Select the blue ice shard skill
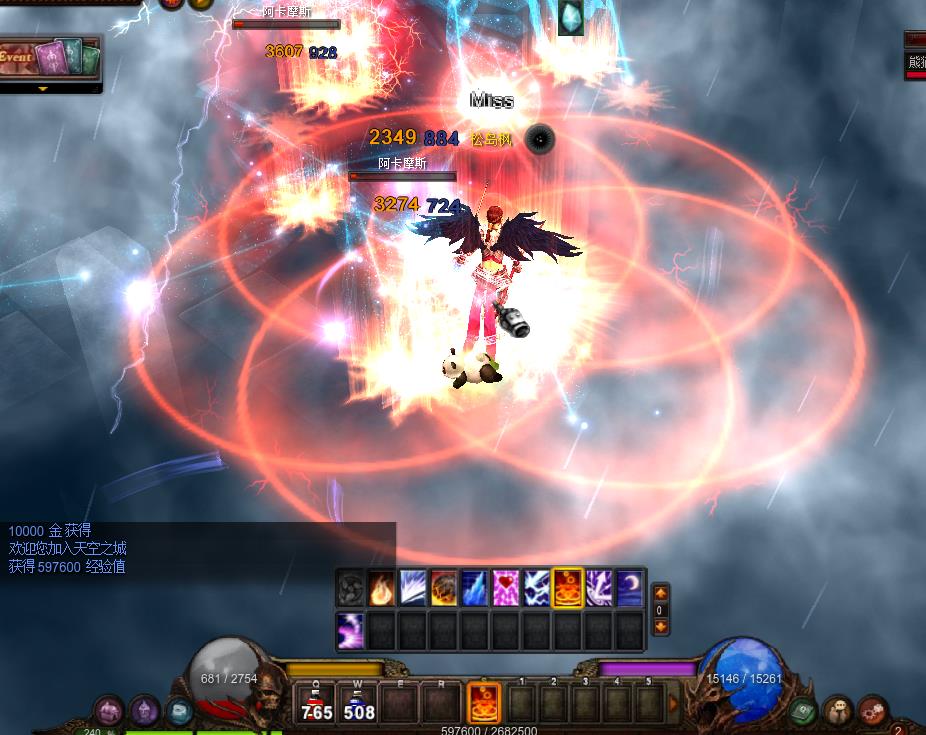This screenshot has width=926, height=735. [x=474, y=587]
